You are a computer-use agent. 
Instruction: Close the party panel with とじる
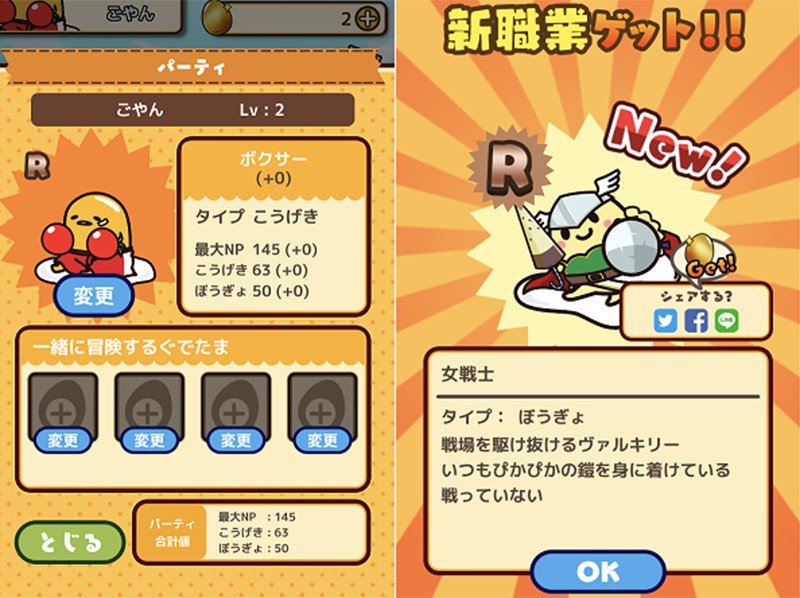tap(70, 543)
